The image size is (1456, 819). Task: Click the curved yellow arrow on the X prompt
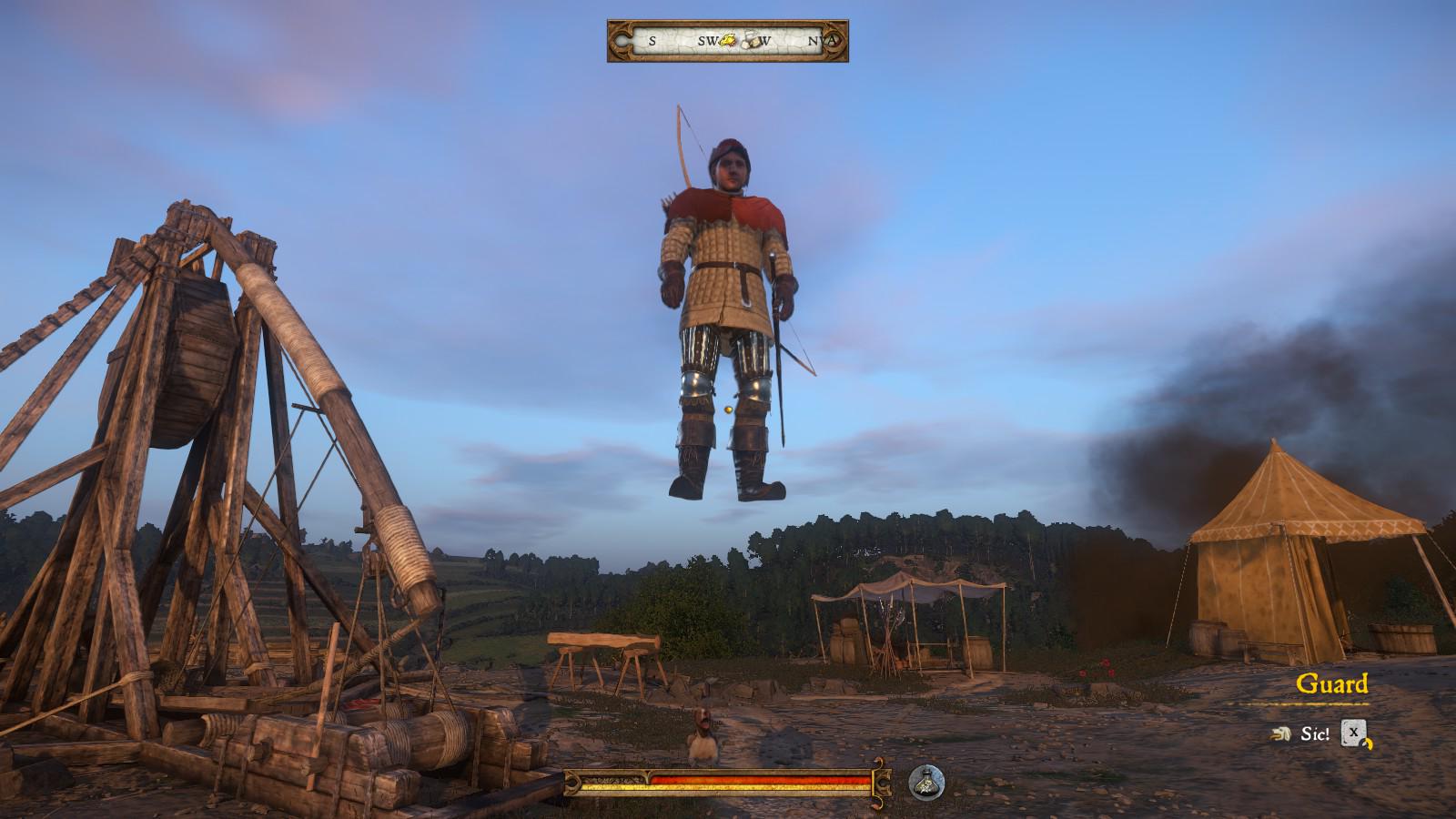point(1368,744)
